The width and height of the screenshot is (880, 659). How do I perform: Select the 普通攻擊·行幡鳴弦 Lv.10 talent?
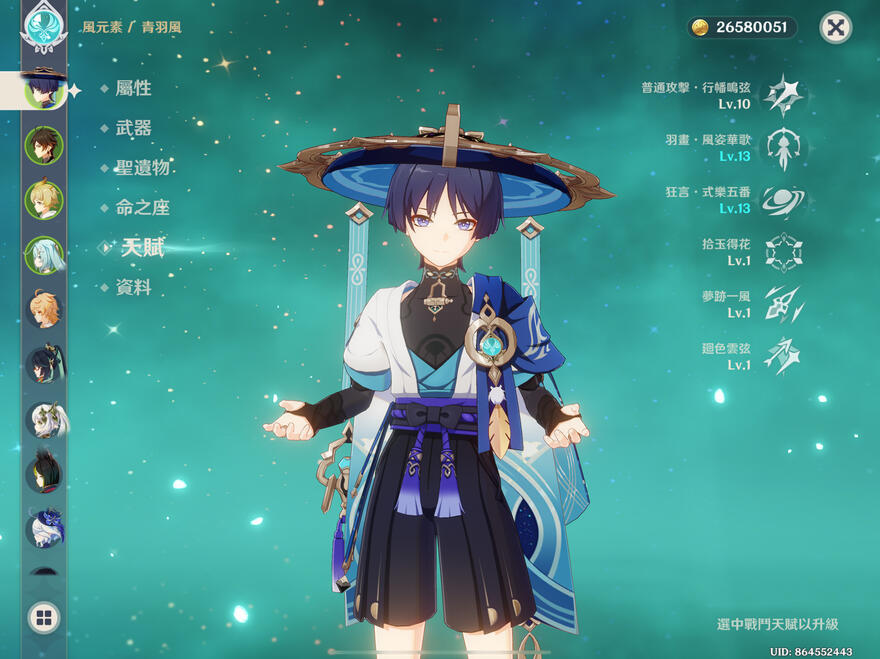783,95
